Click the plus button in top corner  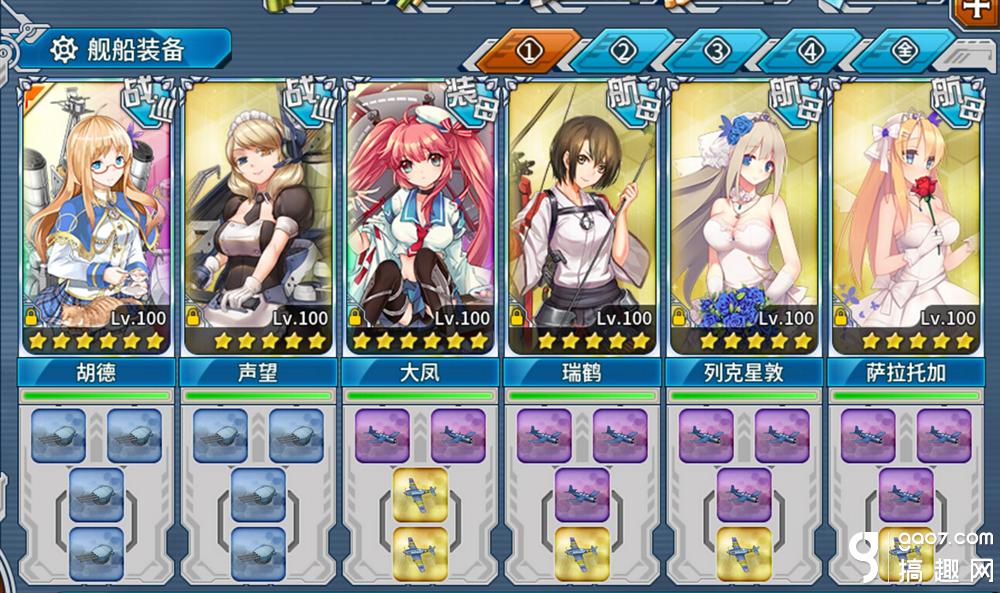click(x=975, y=9)
